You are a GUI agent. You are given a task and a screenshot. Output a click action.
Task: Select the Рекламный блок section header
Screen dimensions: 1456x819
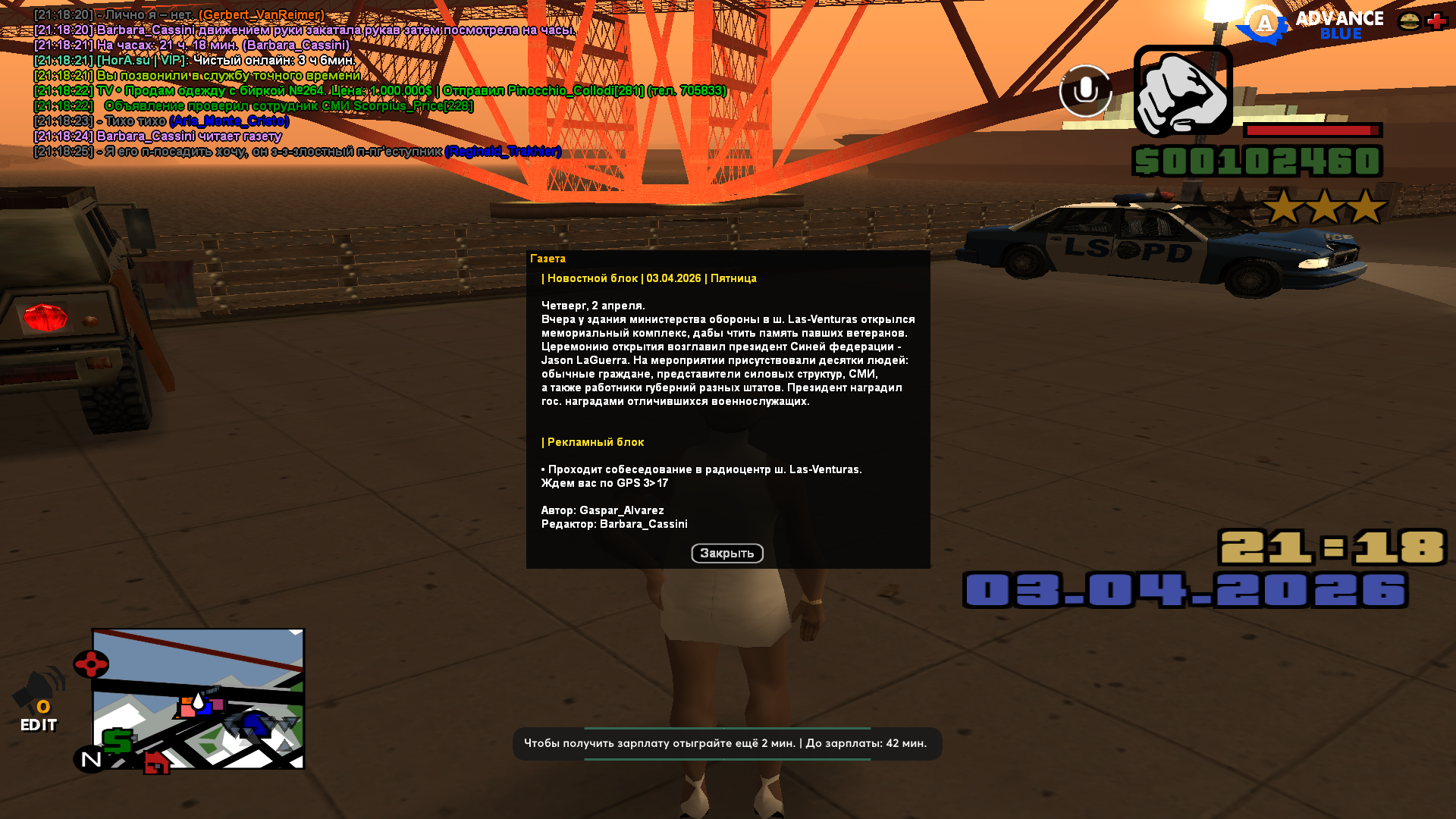591,441
